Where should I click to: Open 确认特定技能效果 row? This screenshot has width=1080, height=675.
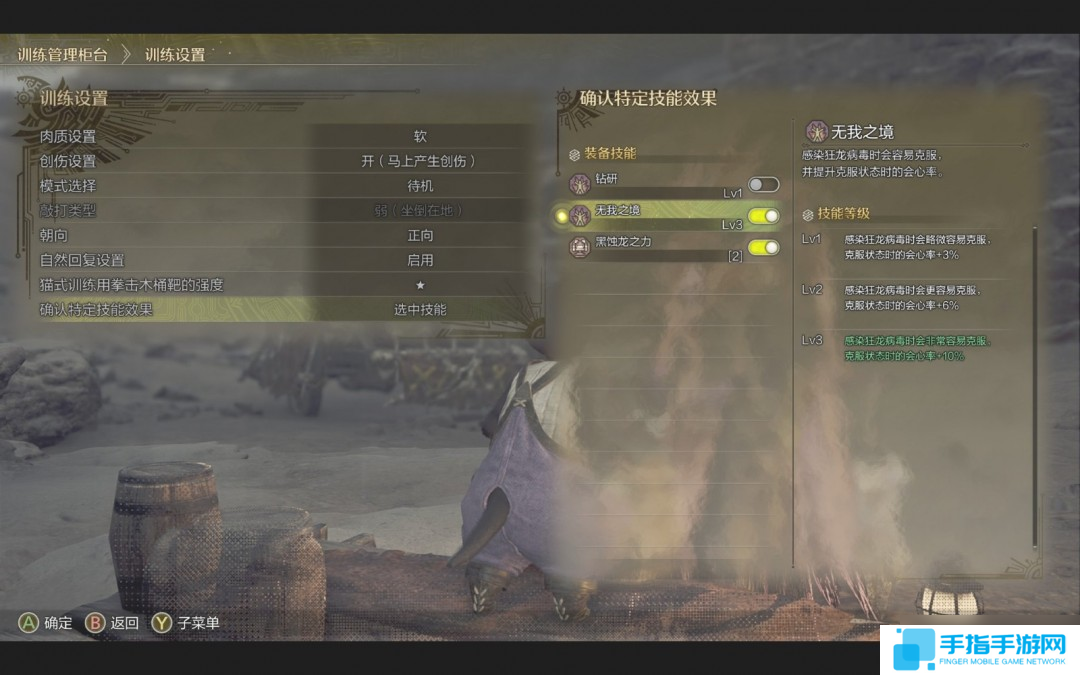coord(280,310)
